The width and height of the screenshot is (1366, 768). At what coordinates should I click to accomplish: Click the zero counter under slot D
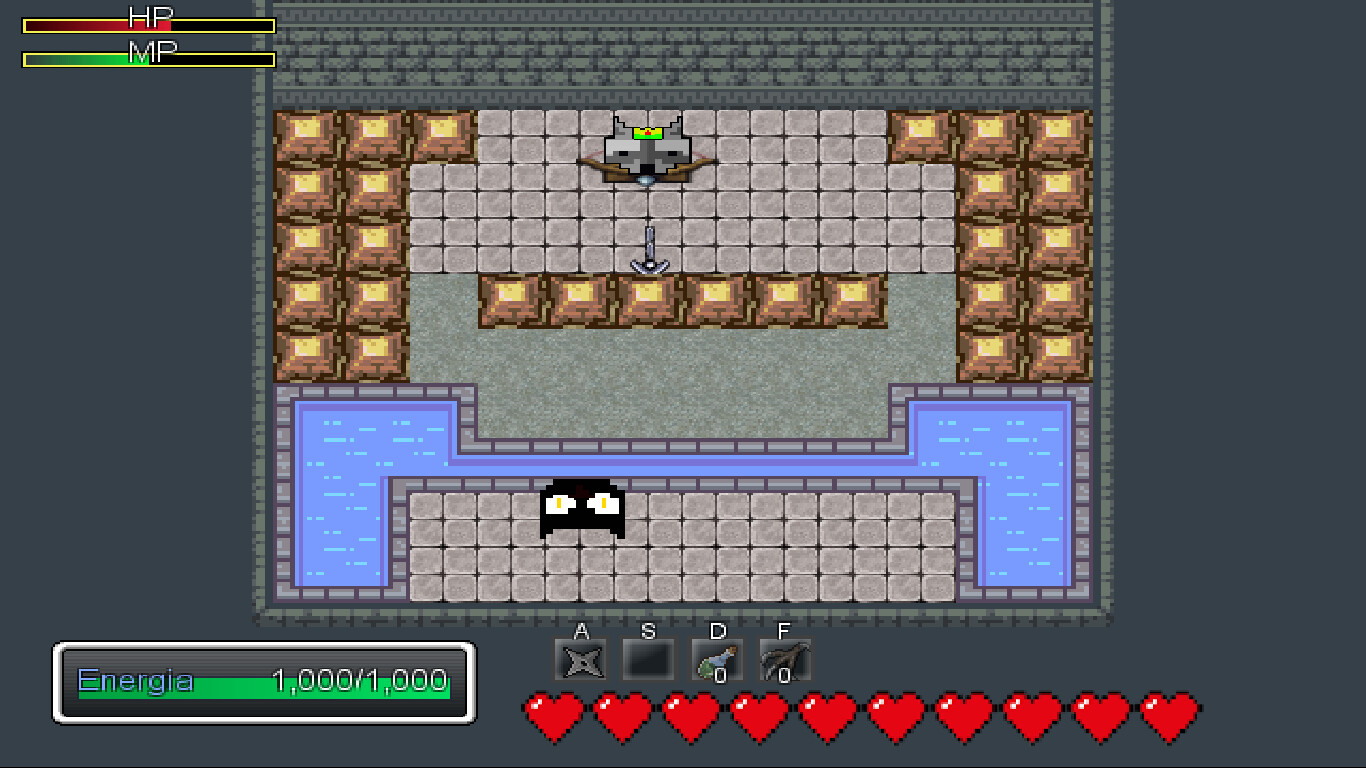(x=722, y=675)
